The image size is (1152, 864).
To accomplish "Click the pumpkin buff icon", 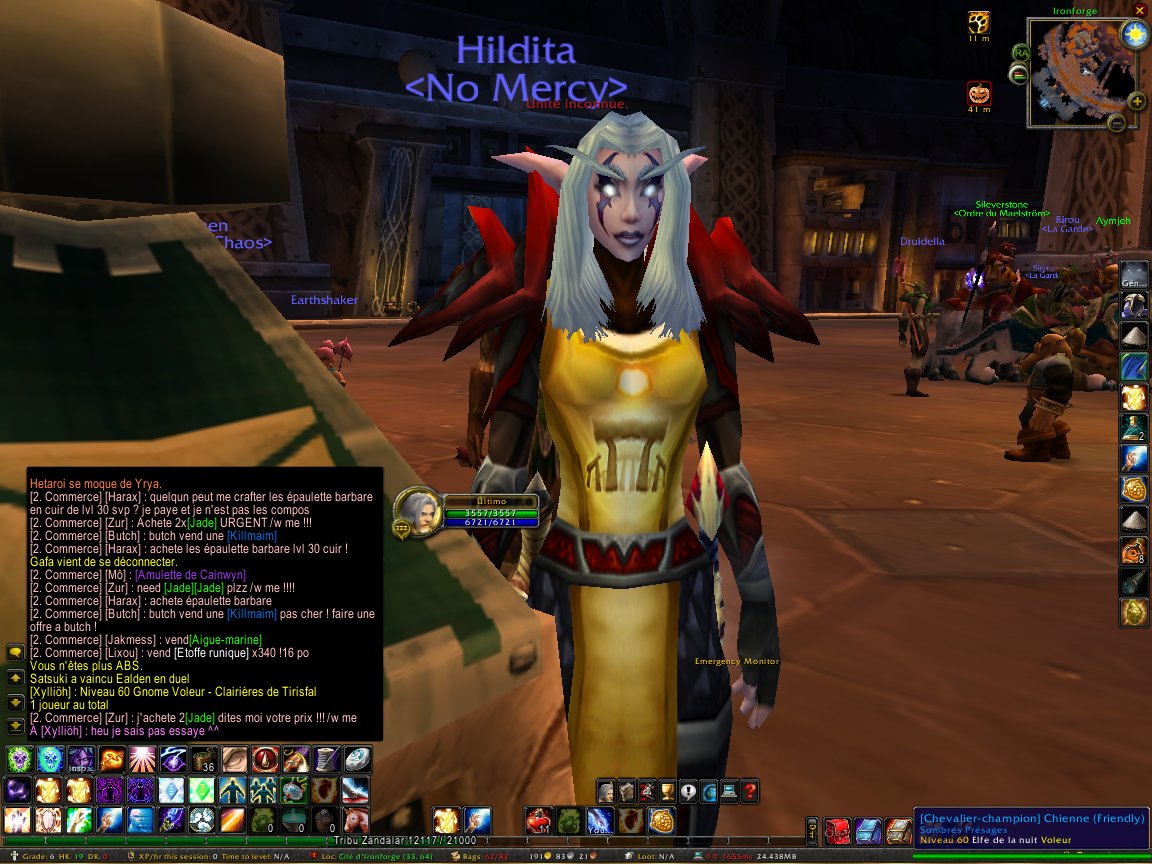I will pyautogui.click(x=979, y=94).
